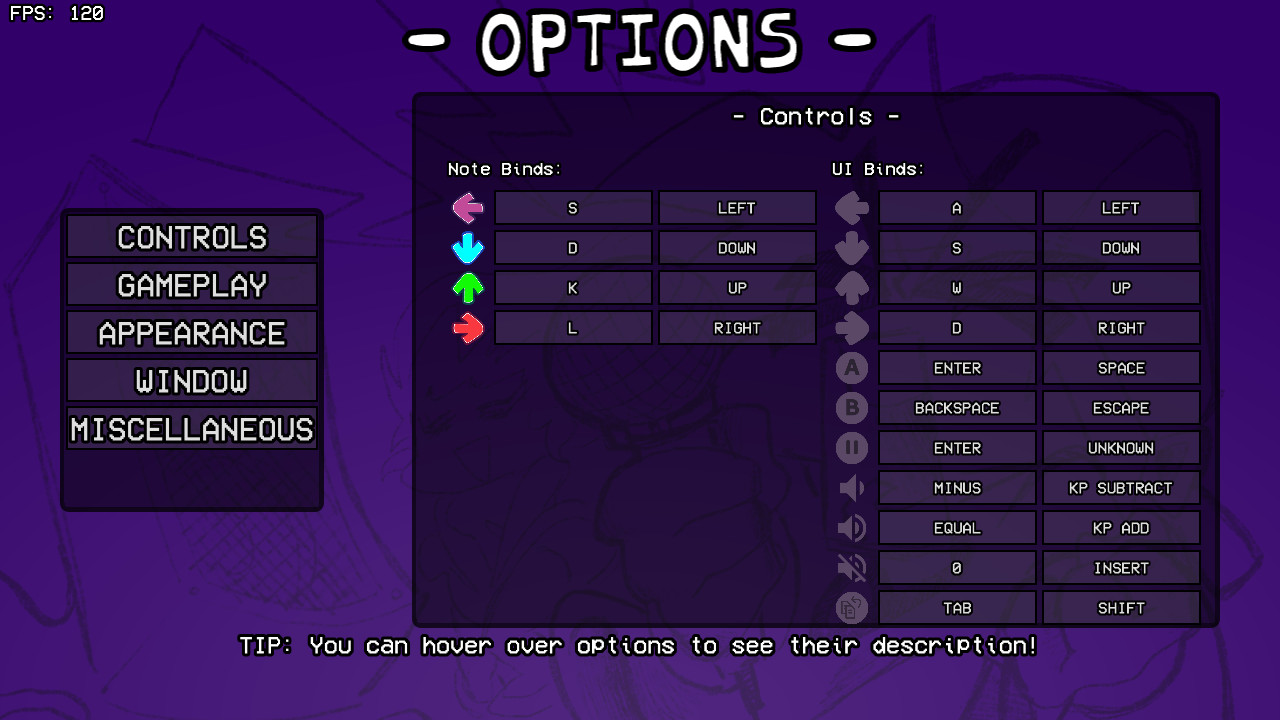Click the B button icon under UI Binds
Image resolution: width=1280 pixels, height=720 pixels.
tap(851, 407)
